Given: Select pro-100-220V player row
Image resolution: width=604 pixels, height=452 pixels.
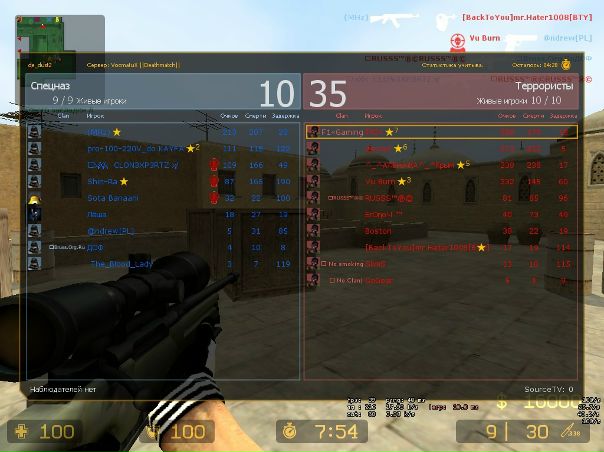Looking at the screenshot, I should (x=160, y=148).
